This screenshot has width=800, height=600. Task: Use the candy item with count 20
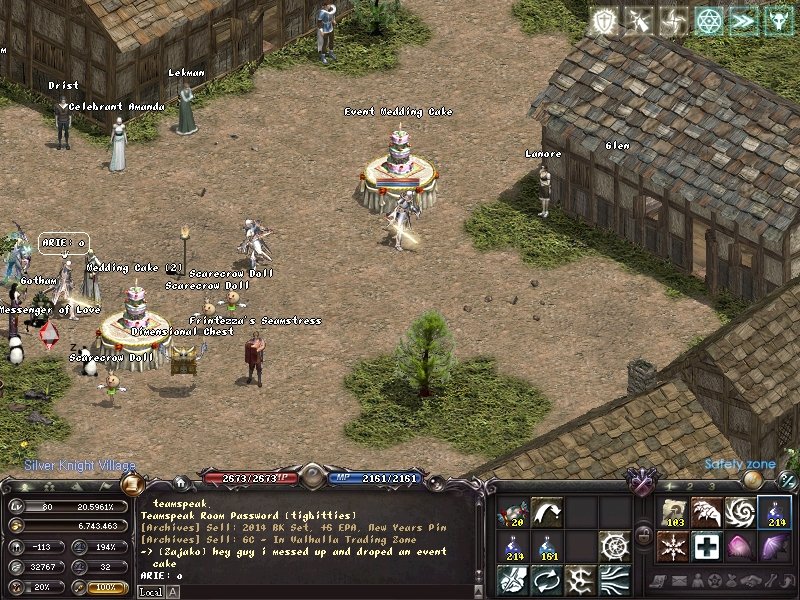[513, 512]
